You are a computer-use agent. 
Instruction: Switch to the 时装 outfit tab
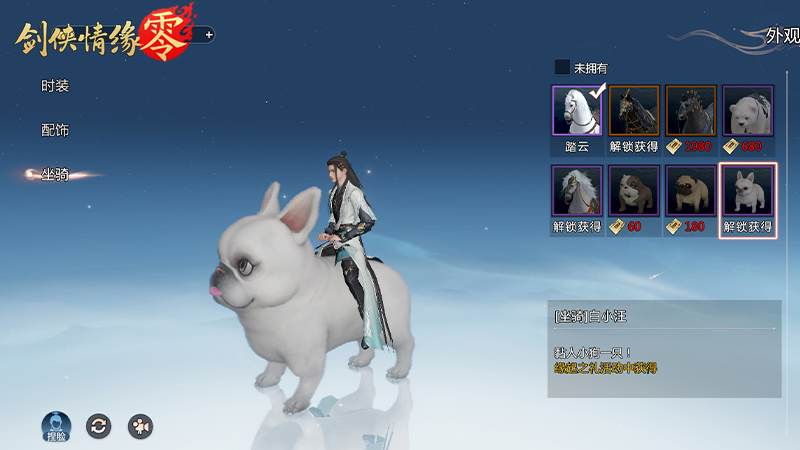(x=55, y=86)
